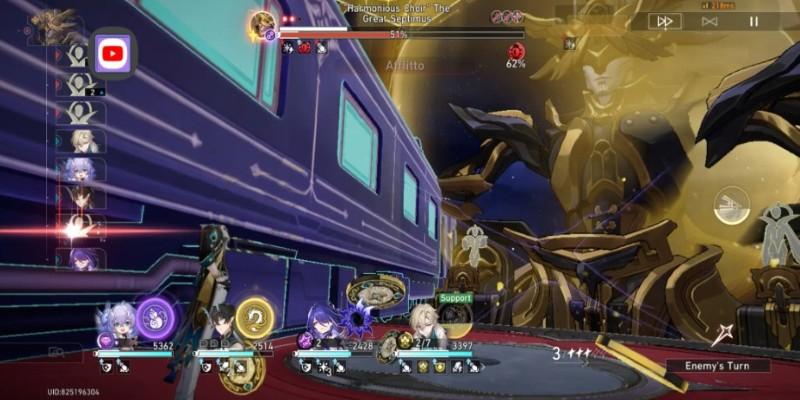Viewport: 800px width, 400px height.
Task: Inspect the blonde character in the turn order
Action: coord(82,141)
